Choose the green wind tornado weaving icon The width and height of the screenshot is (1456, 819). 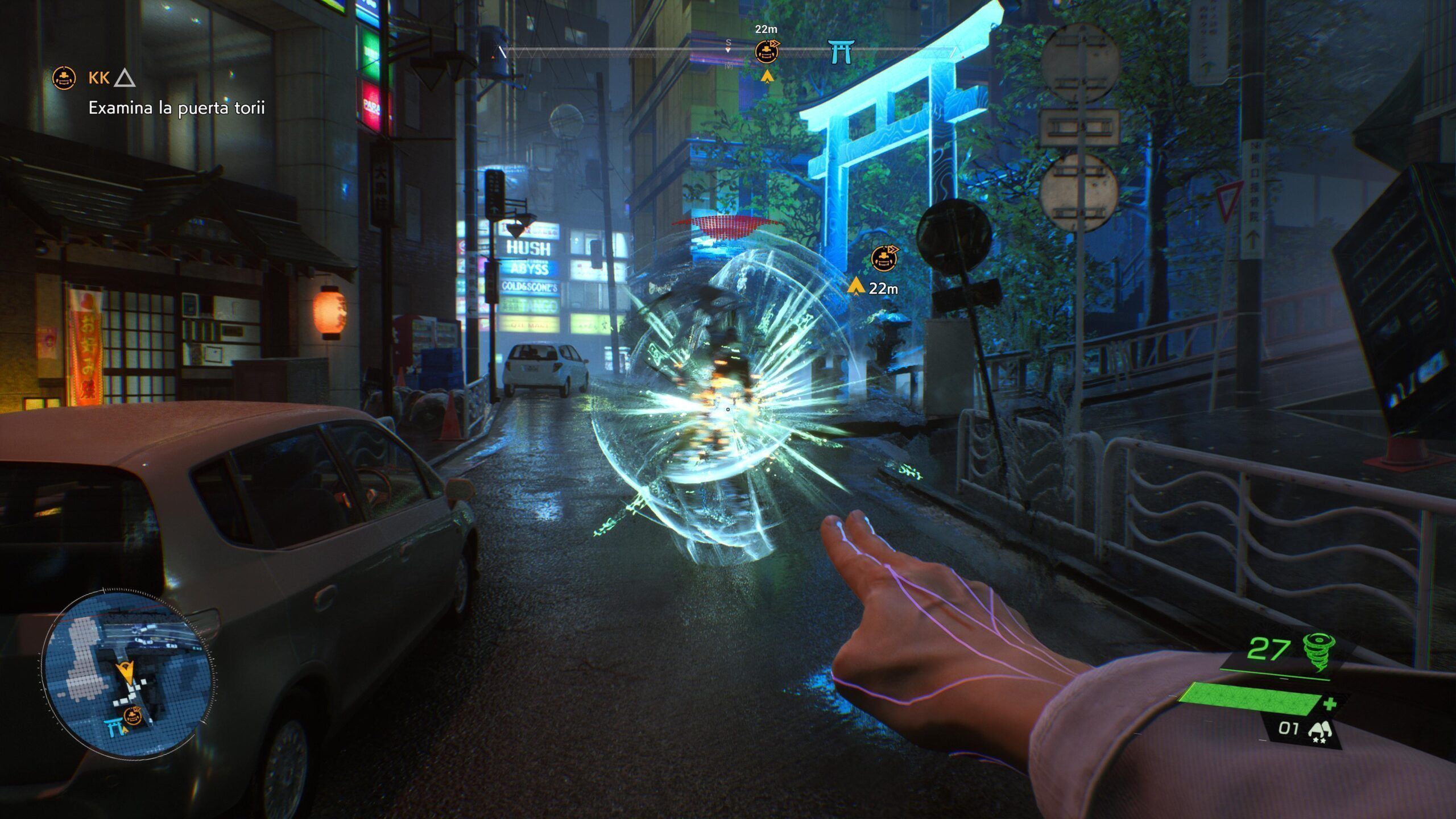pyautogui.click(x=1318, y=652)
